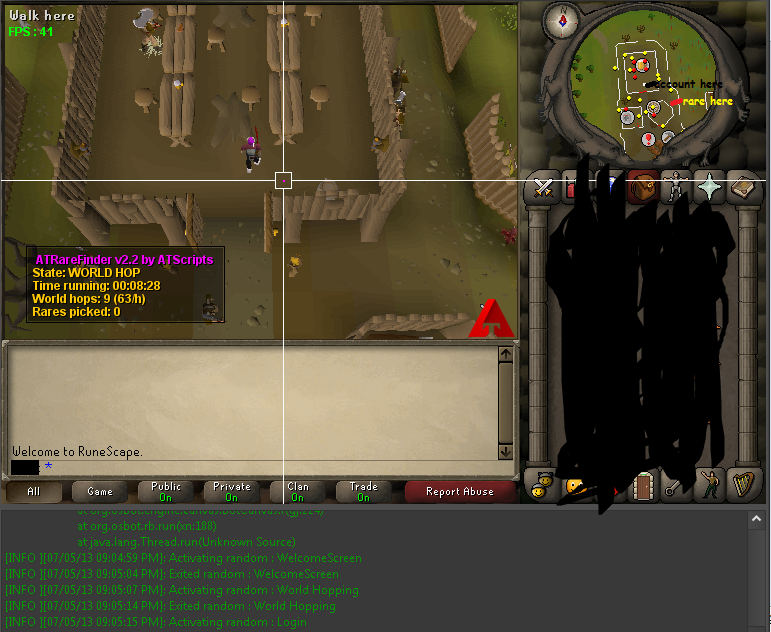The image size is (771, 632).
Task: Open the Magic spellbook tab
Action: 743,188
